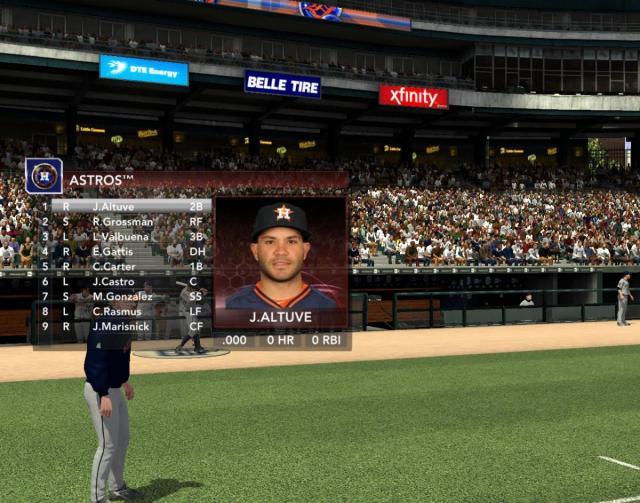Image resolution: width=640 pixels, height=503 pixels.
Task: Pick E.Gattis in the lineup
Action: (125, 251)
